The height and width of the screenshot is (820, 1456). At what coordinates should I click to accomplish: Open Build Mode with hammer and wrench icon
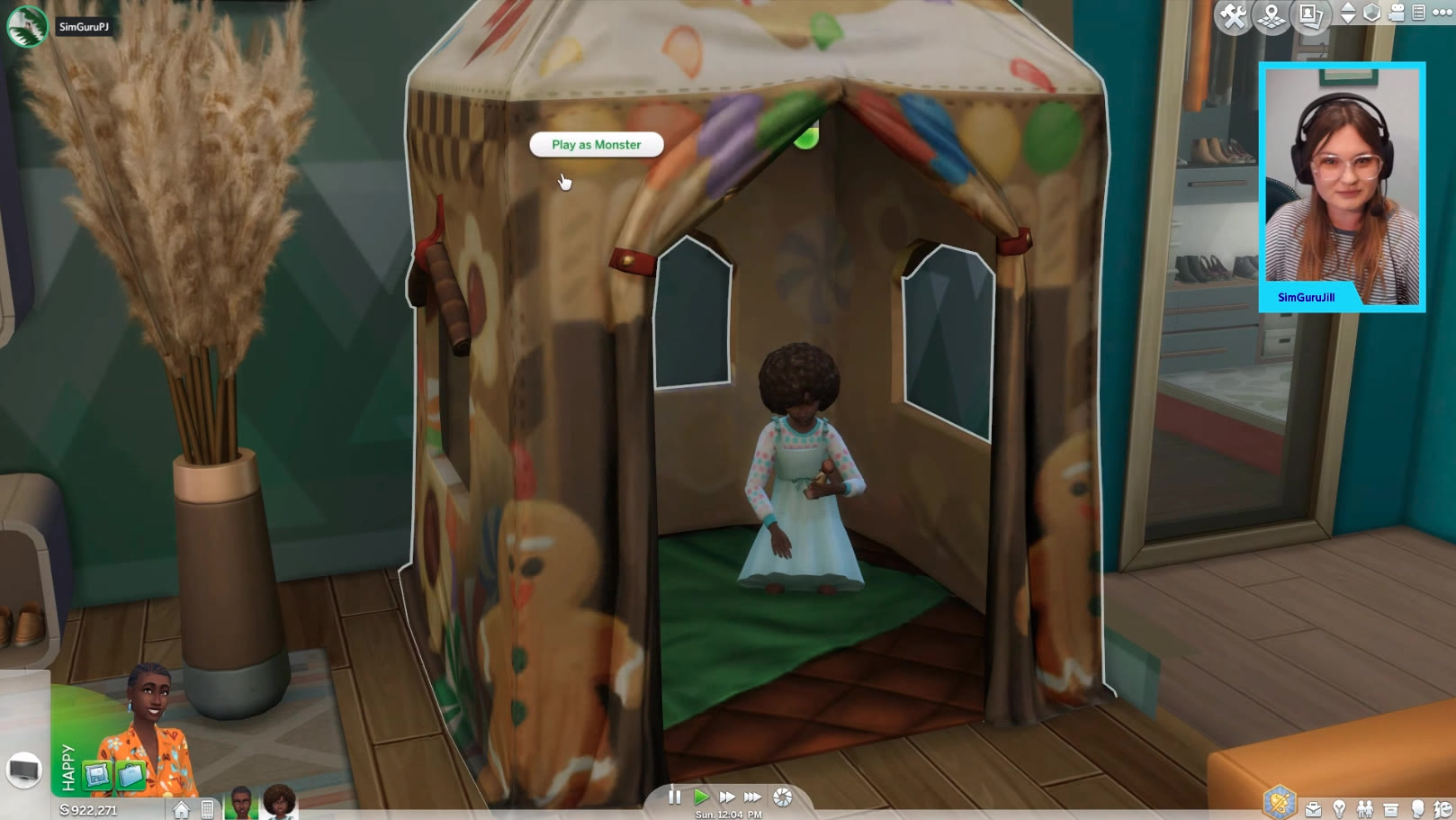pos(1232,15)
